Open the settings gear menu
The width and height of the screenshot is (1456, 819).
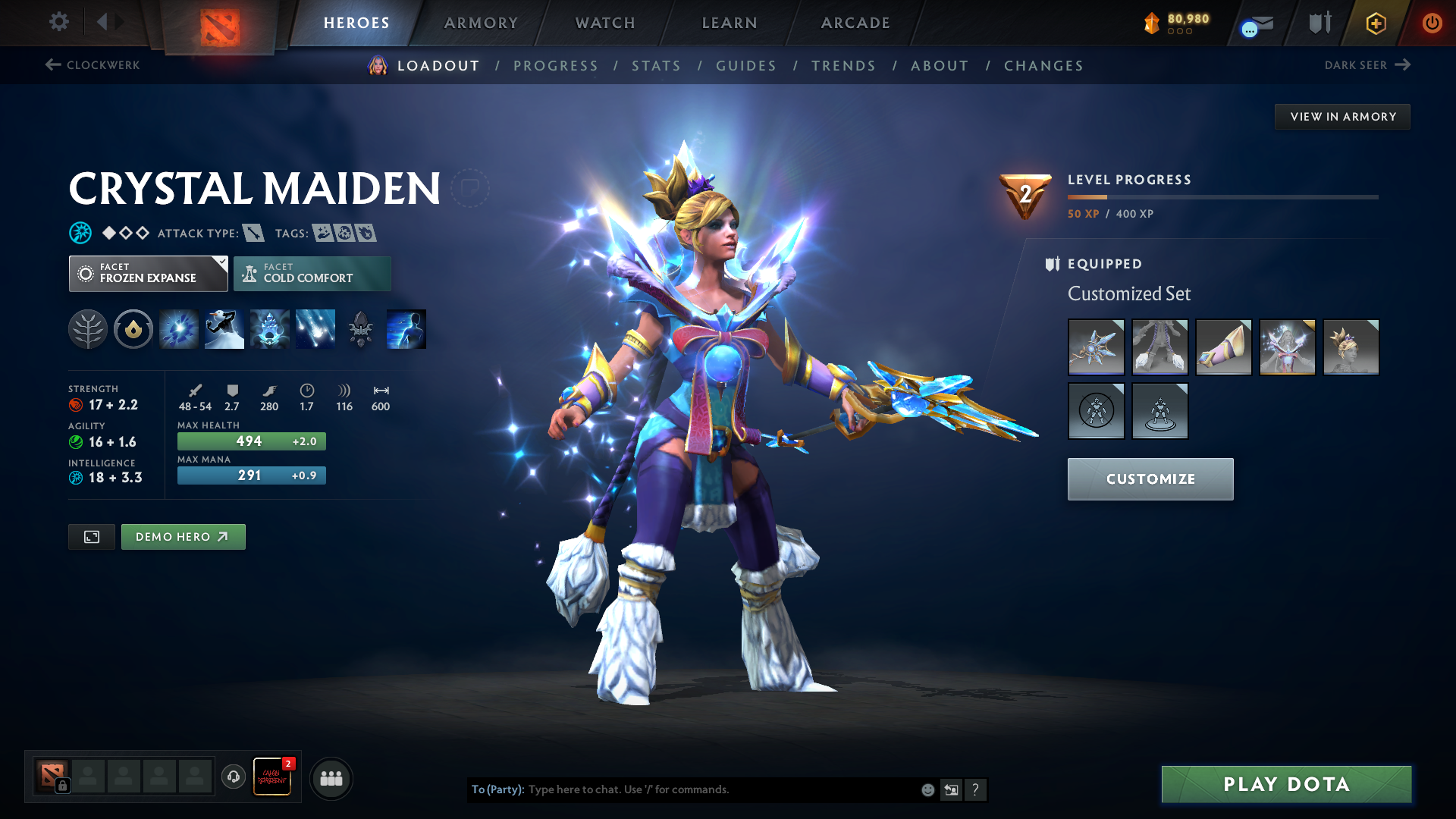pyautogui.click(x=58, y=22)
